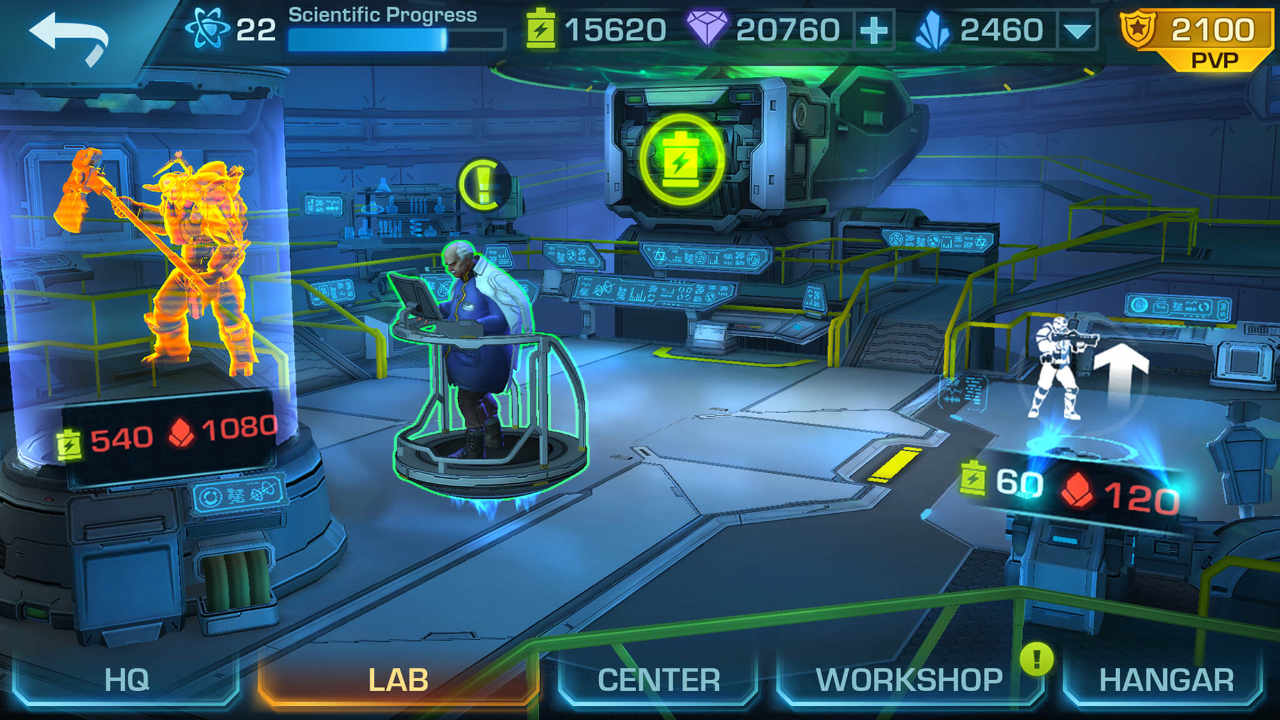Expand the blue crystal resource dropdown
The image size is (1280, 720).
(1076, 30)
